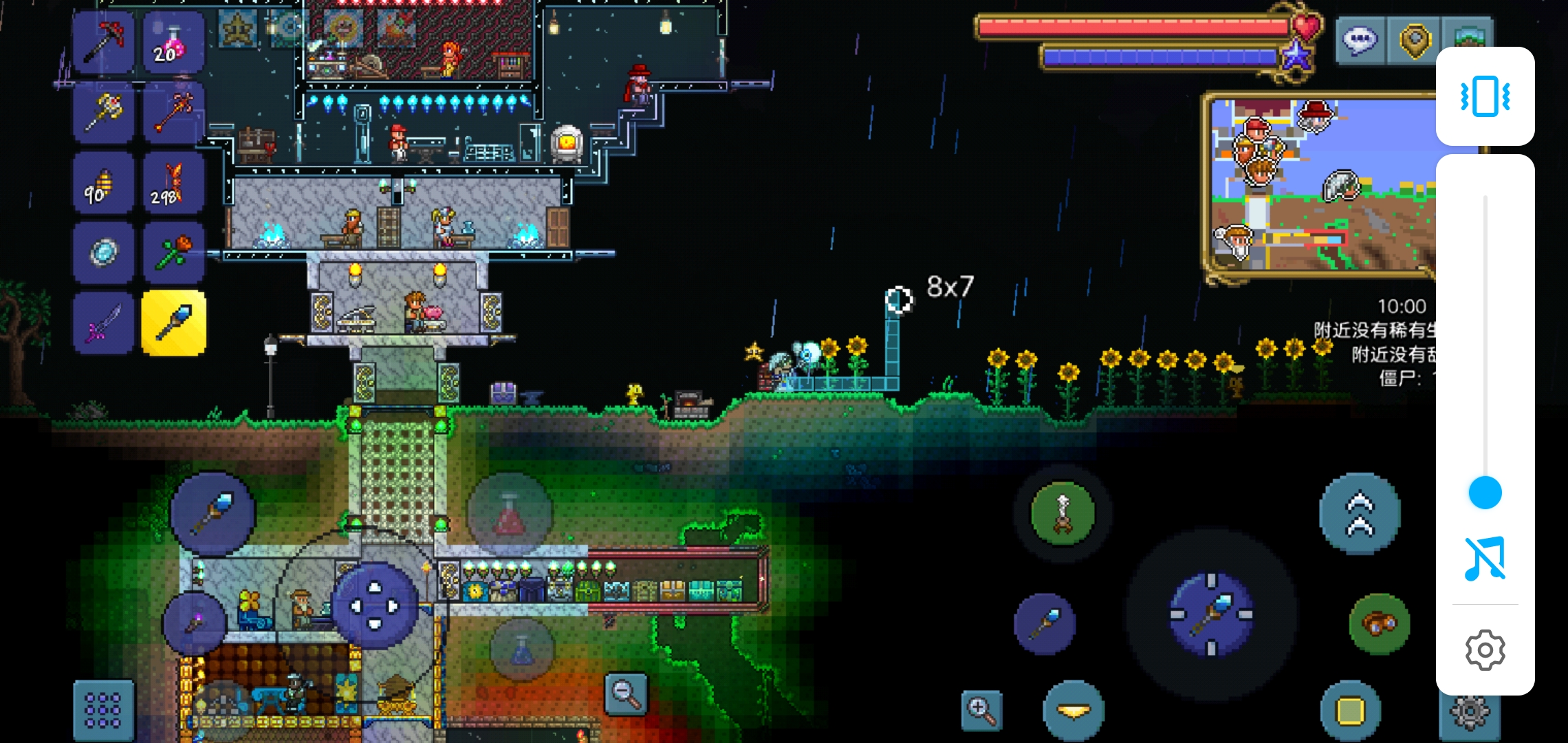Select the orange item stack of 298
Image resolution: width=1568 pixels, height=743 pixels.
173,184
